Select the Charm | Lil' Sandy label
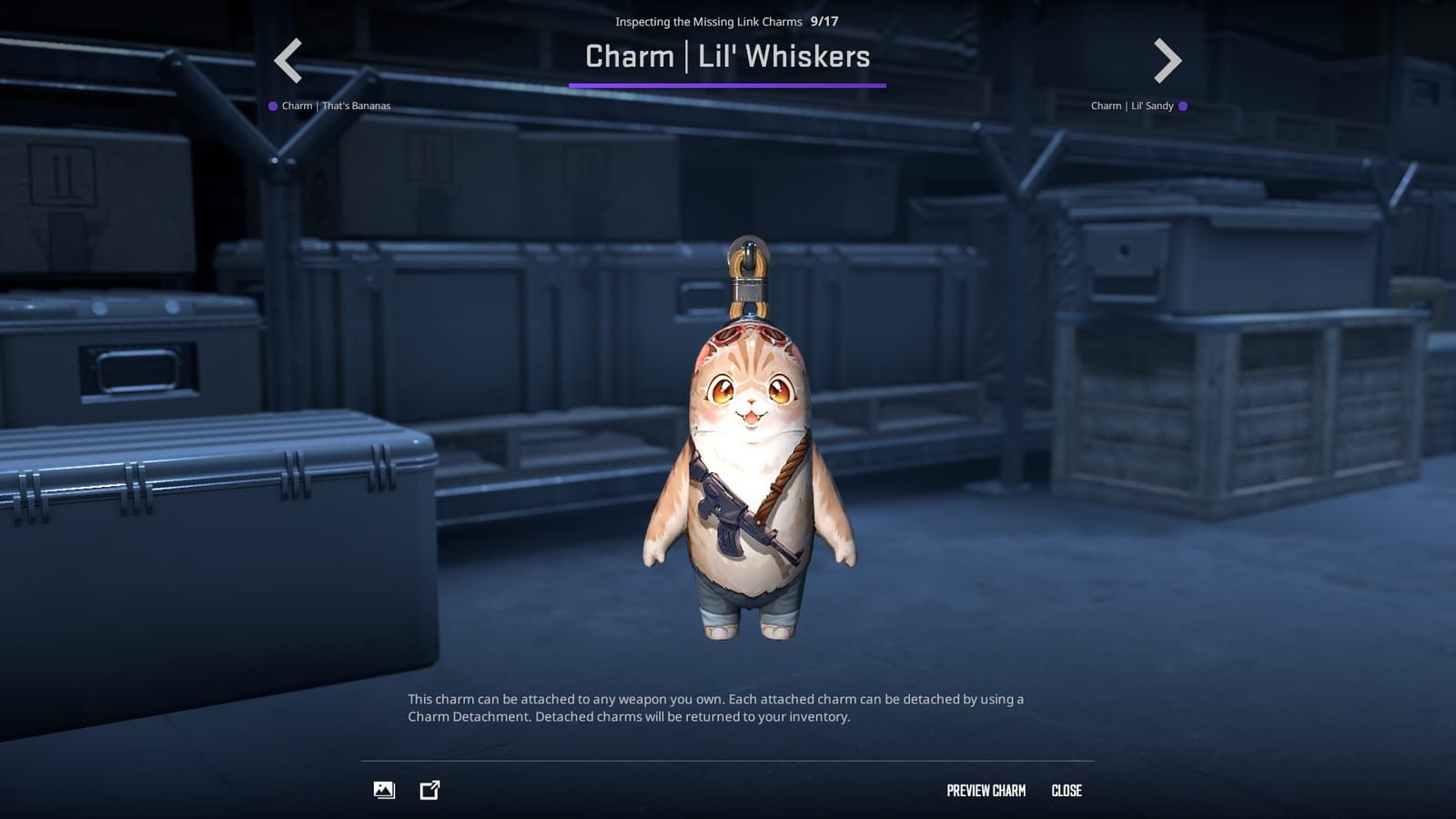 [1133, 106]
